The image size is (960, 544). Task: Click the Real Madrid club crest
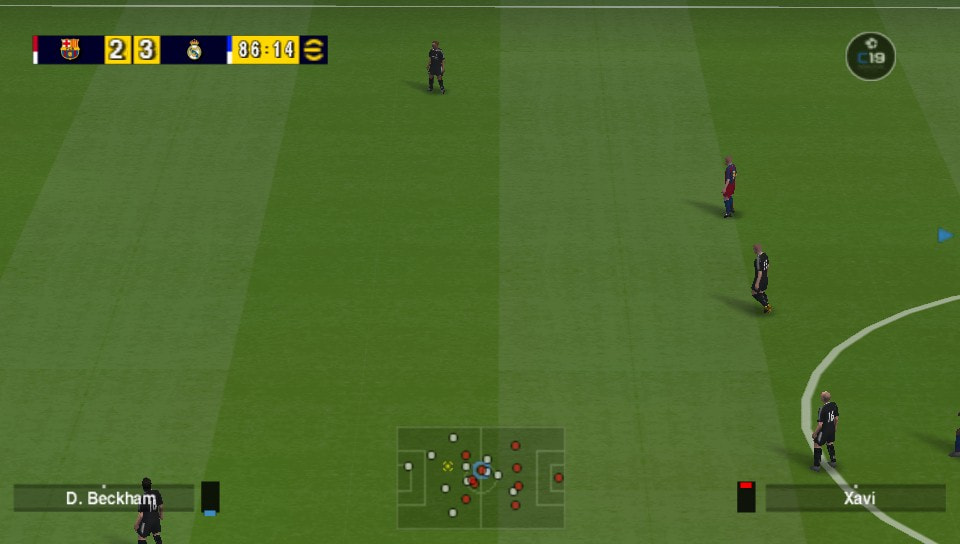194,50
